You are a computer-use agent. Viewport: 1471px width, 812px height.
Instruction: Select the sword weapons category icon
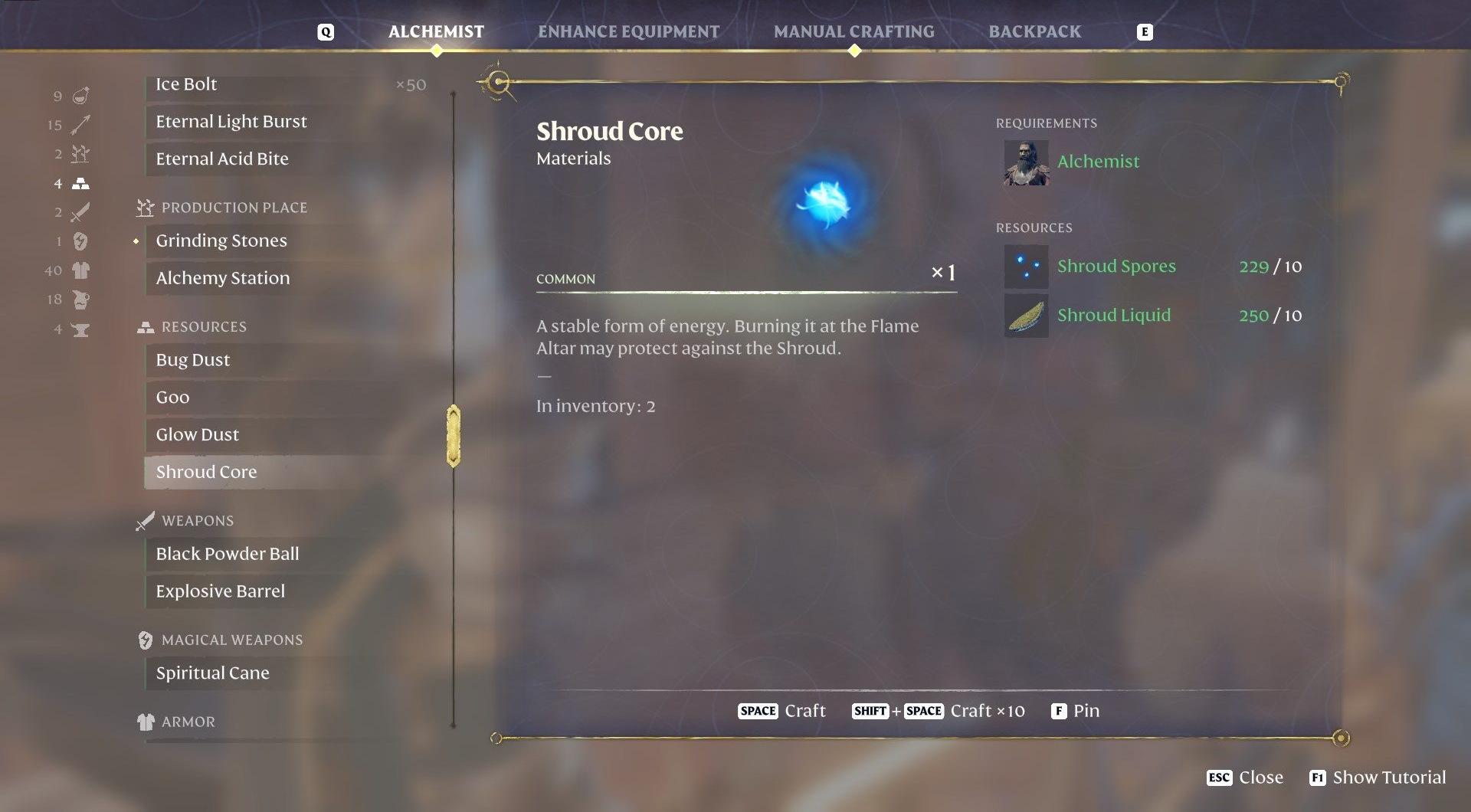point(80,212)
